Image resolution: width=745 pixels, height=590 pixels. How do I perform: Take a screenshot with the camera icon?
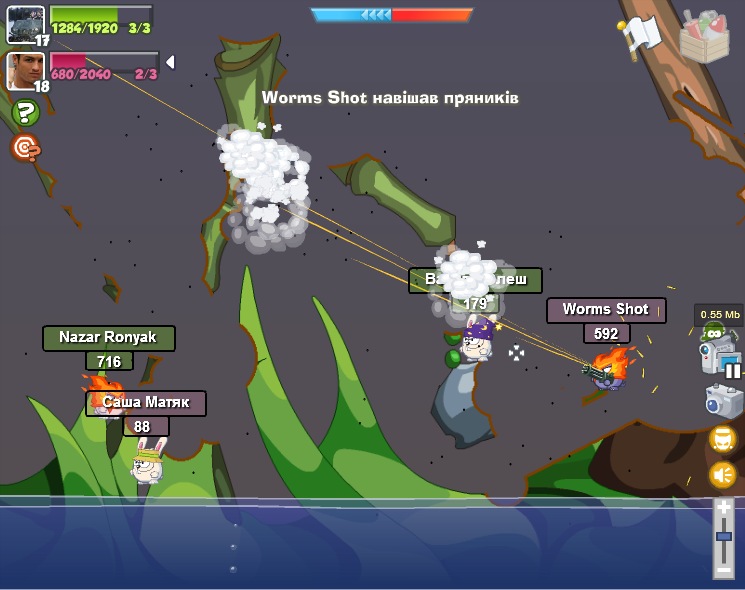tap(723, 400)
